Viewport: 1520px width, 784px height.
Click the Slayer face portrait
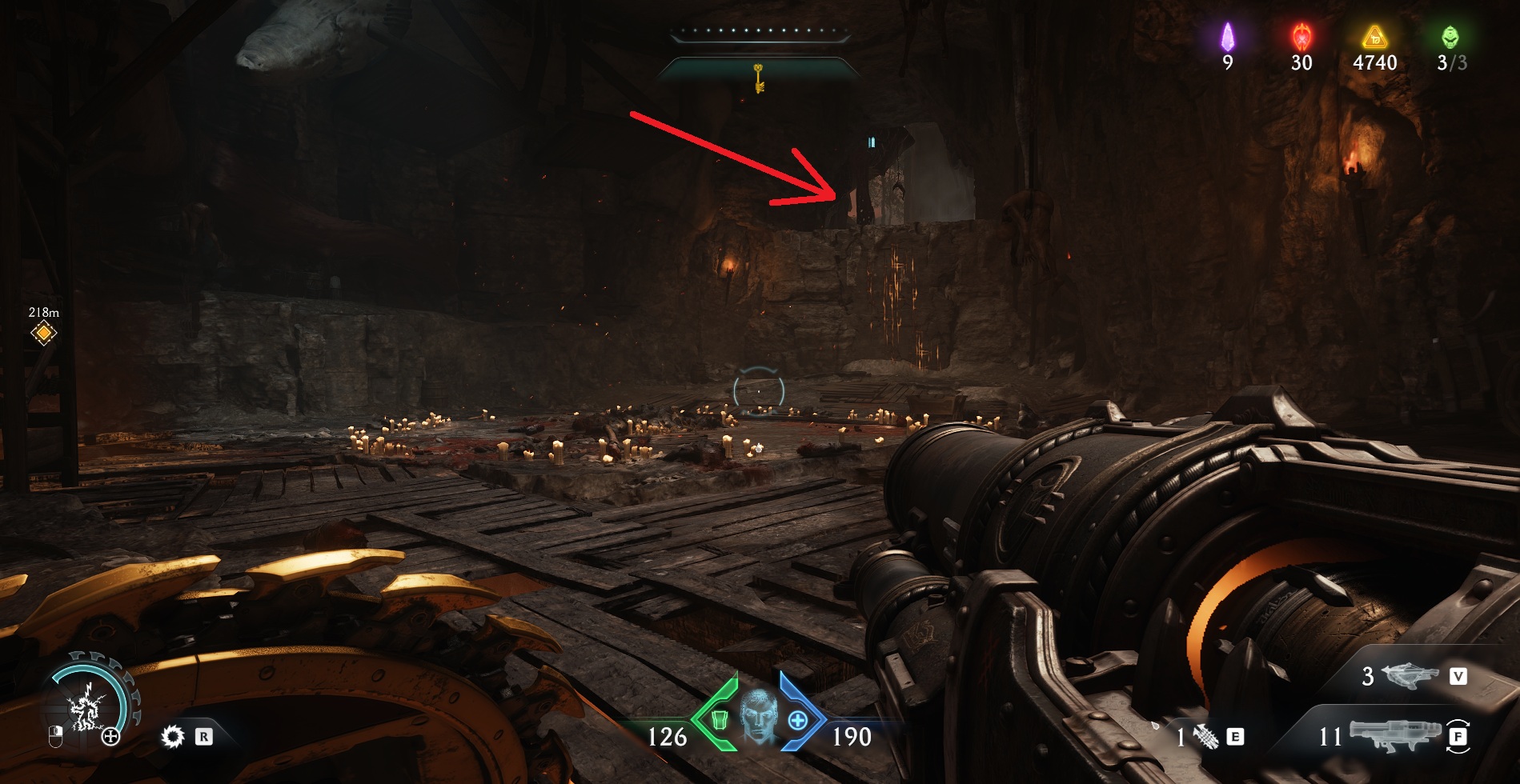(x=757, y=716)
